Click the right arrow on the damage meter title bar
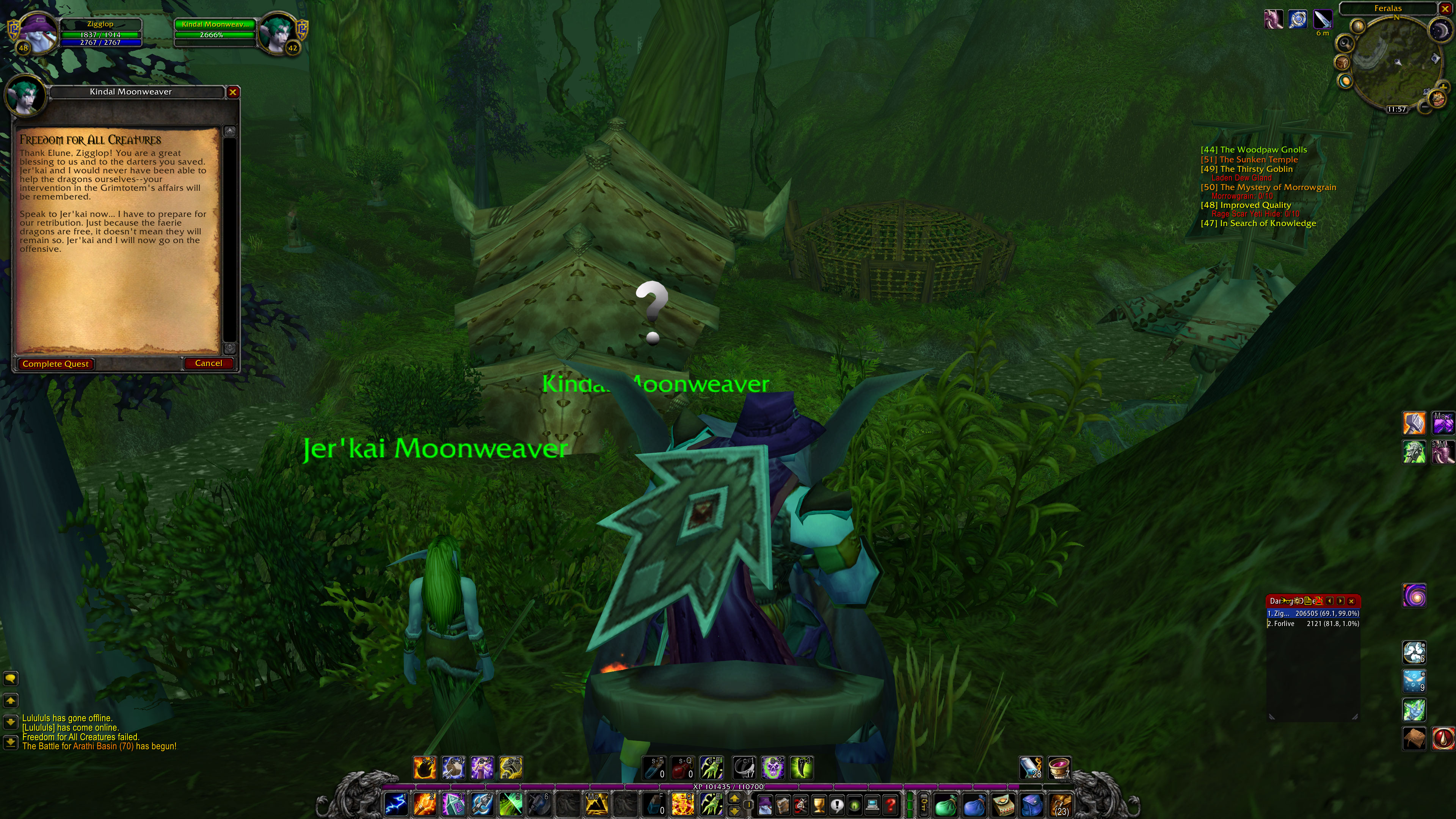Image resolution: width=1456 pixels, height=819 pixels. [x=1340, y=601]
